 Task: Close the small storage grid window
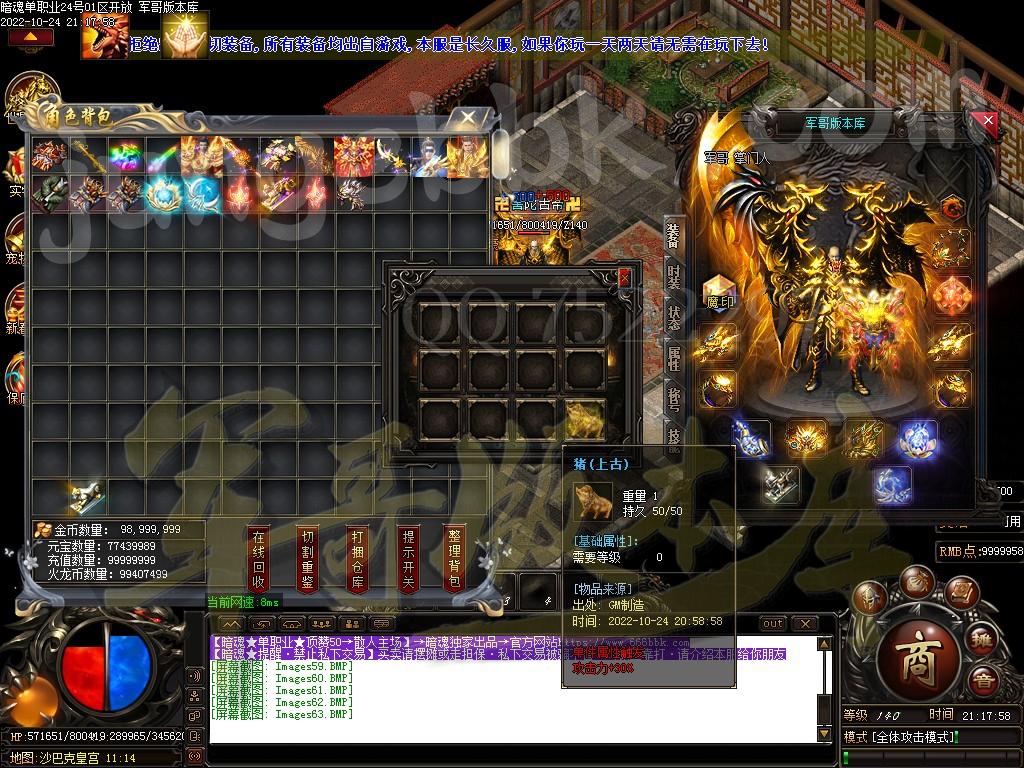coord(625,277)
